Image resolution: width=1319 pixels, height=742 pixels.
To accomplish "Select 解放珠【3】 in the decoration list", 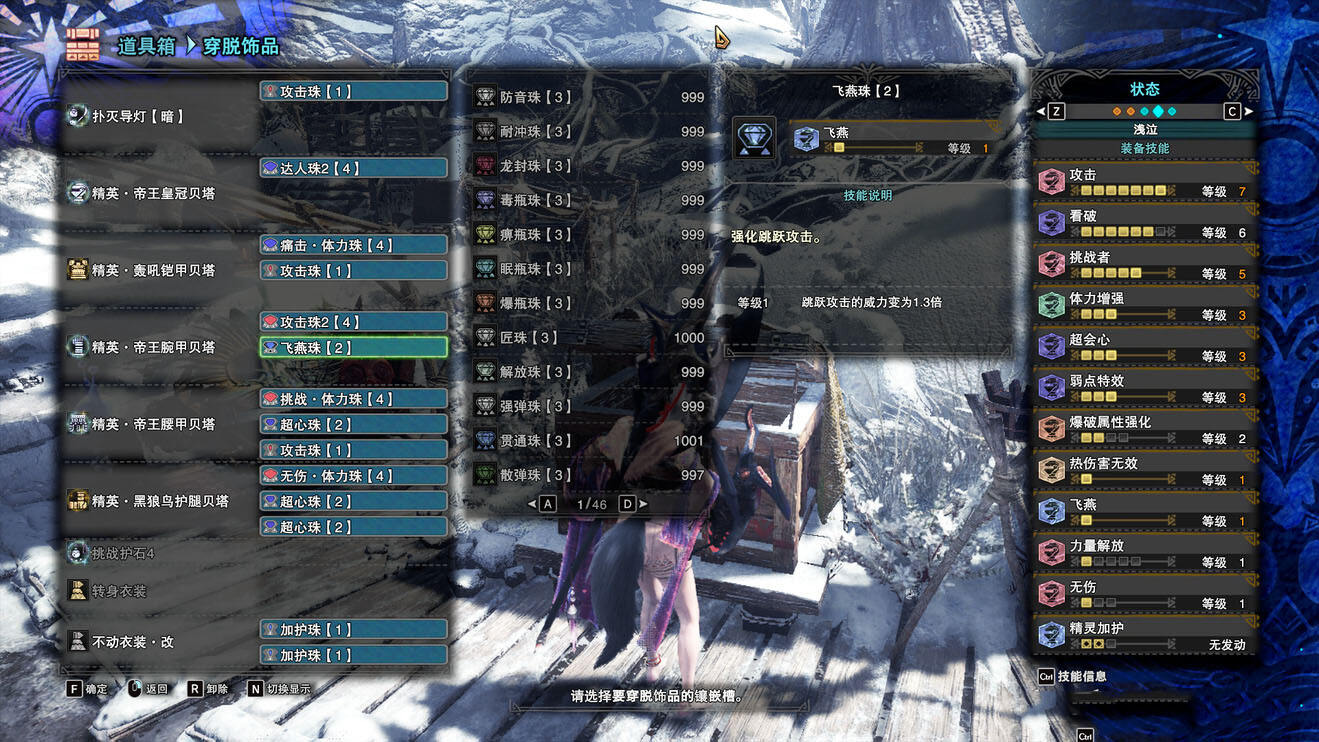I will pyautogui.click(x=589, y=372).
